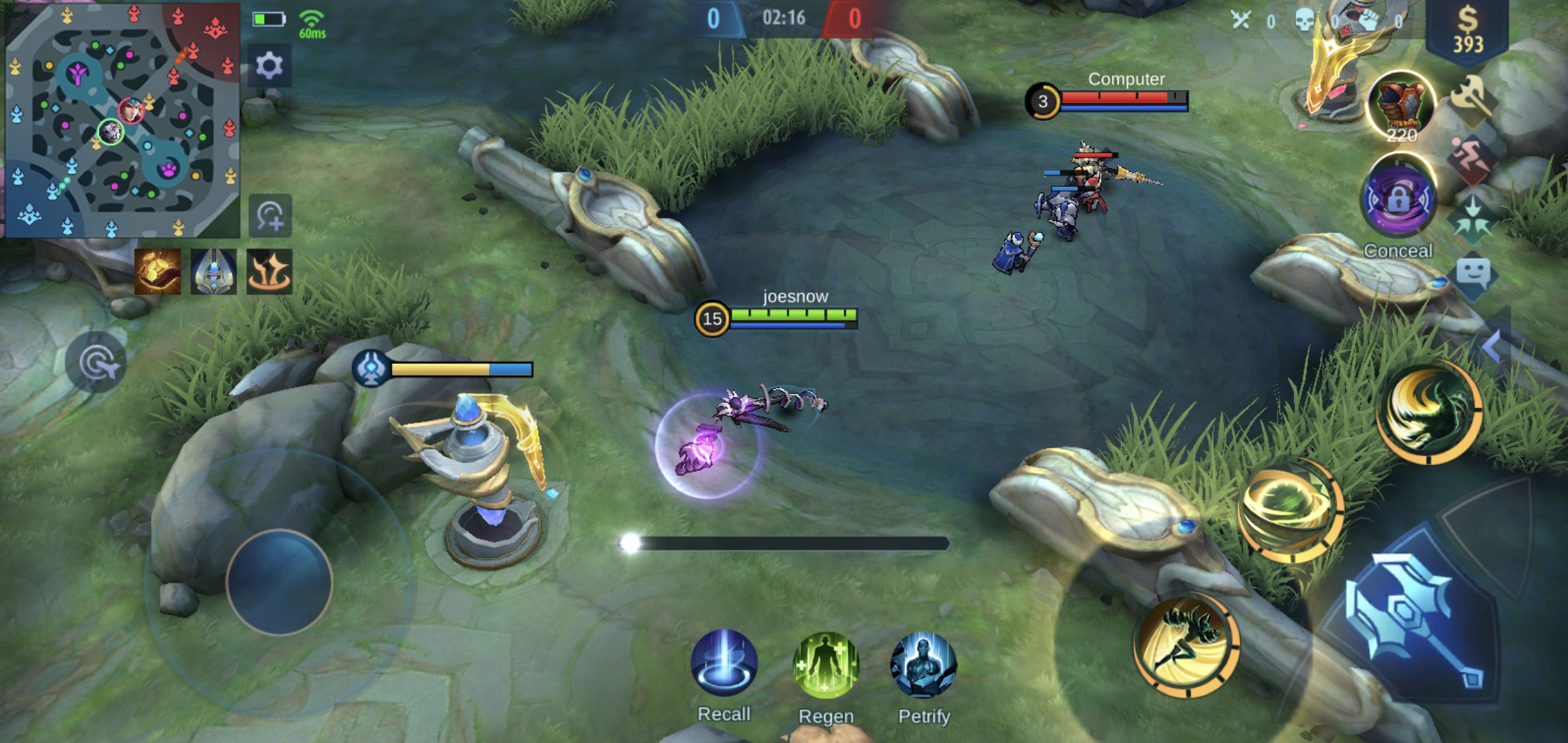Tap the magnifier-plus button beside the minimap
Screen dimensions: 1568x743
click(270, 216)
